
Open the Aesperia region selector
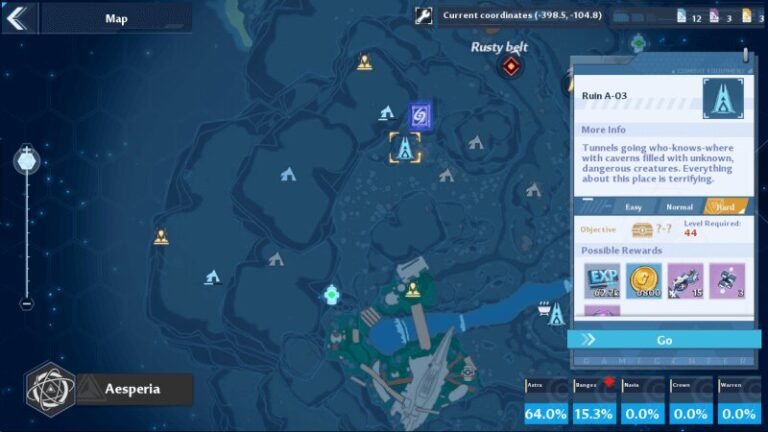coord(108,388)
